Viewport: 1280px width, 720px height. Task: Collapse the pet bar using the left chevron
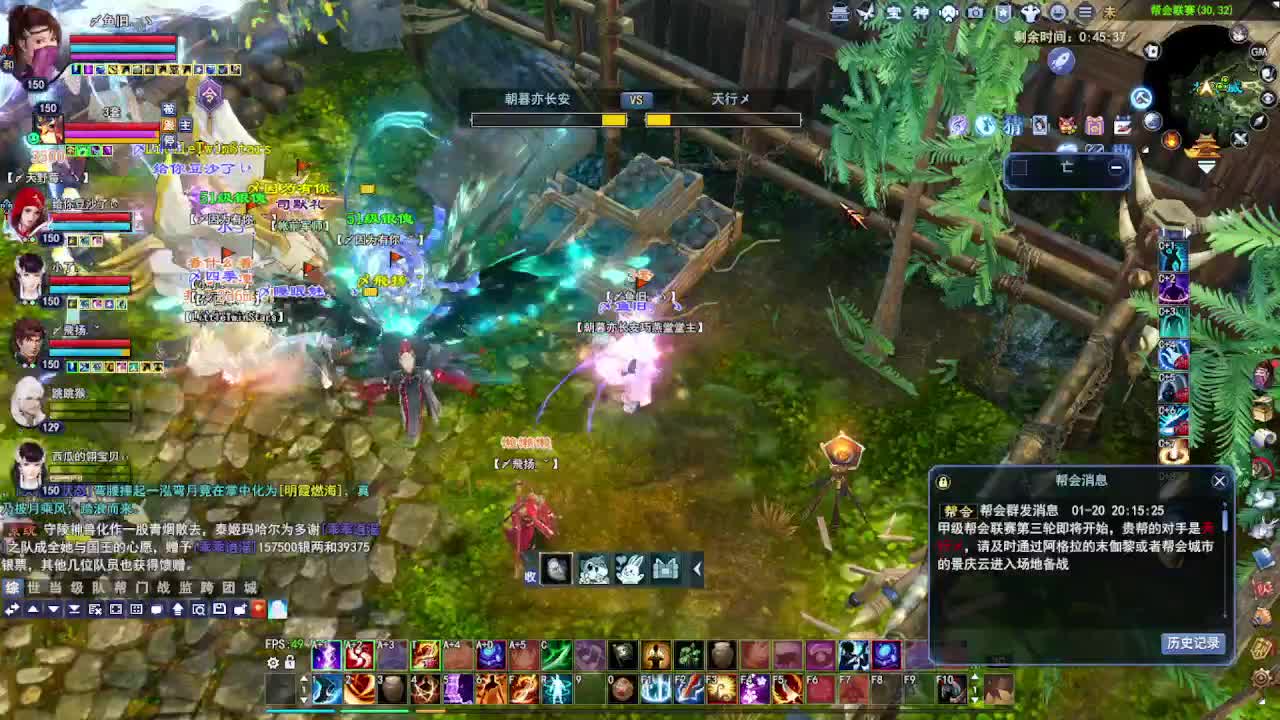point(696,570)
